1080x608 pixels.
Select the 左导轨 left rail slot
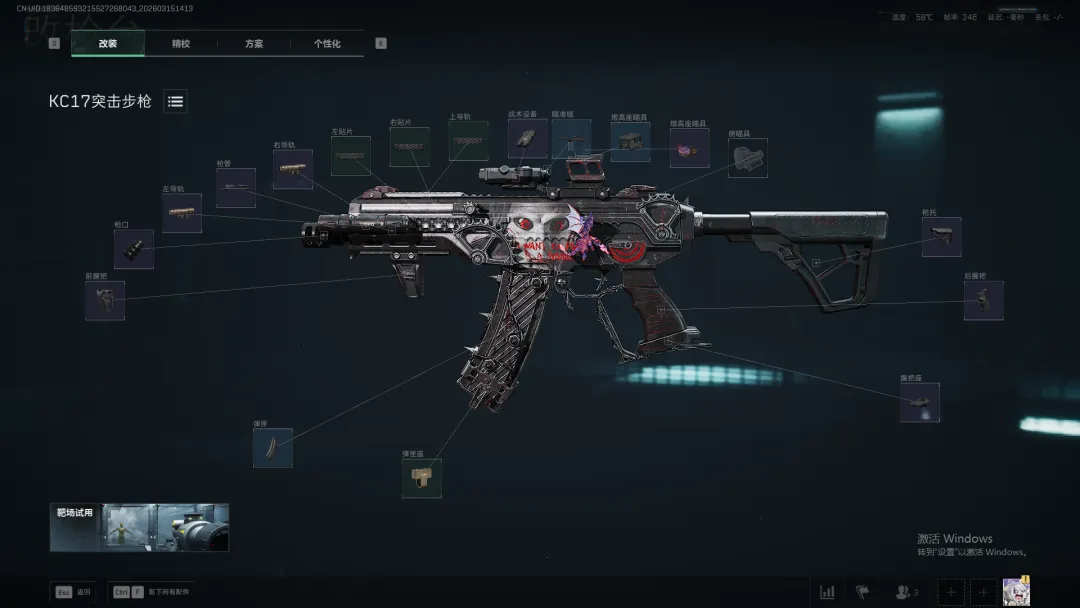point(182,213)
